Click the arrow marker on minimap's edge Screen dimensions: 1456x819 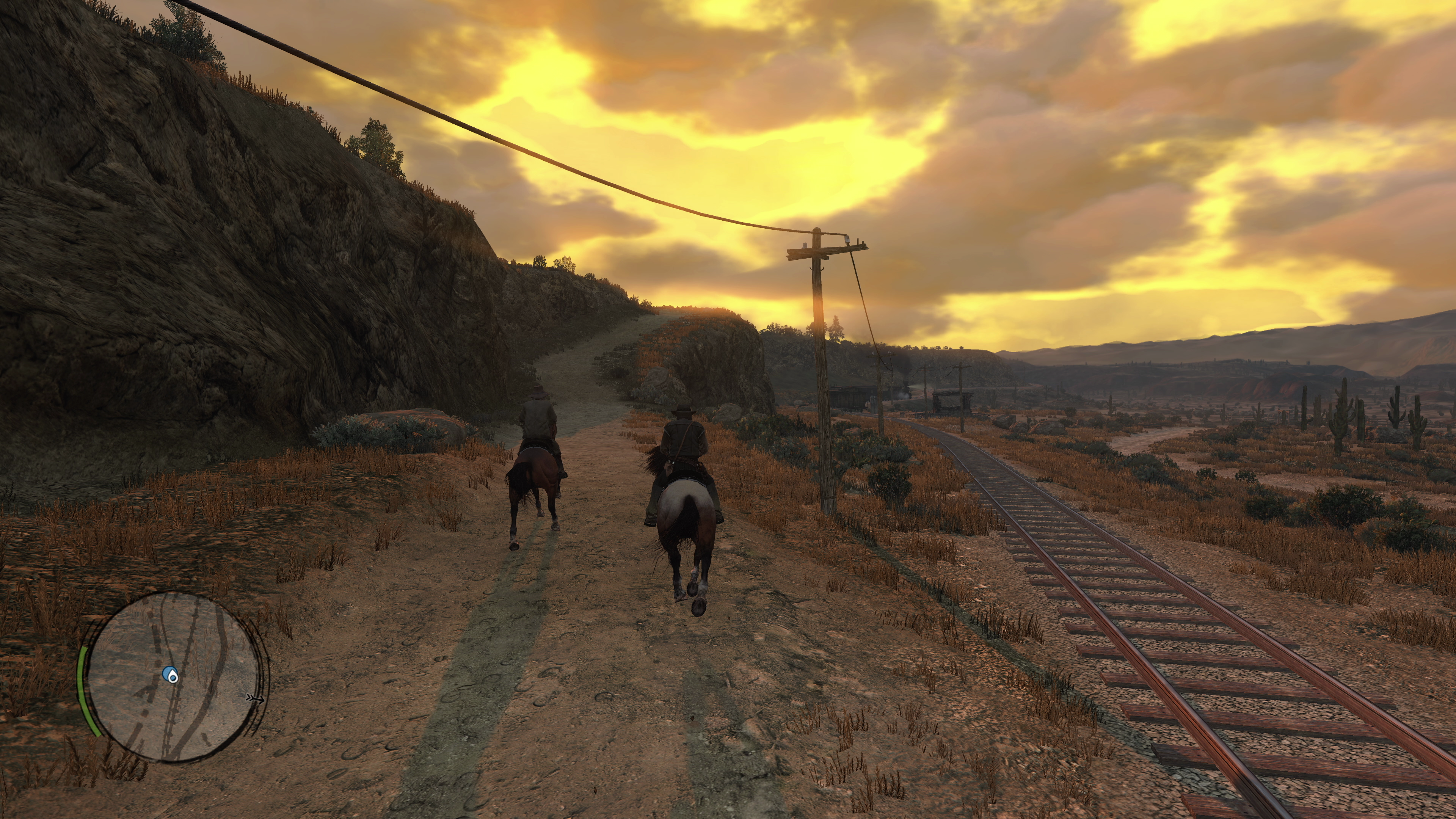pyautogui.click(x=255, y=699)
